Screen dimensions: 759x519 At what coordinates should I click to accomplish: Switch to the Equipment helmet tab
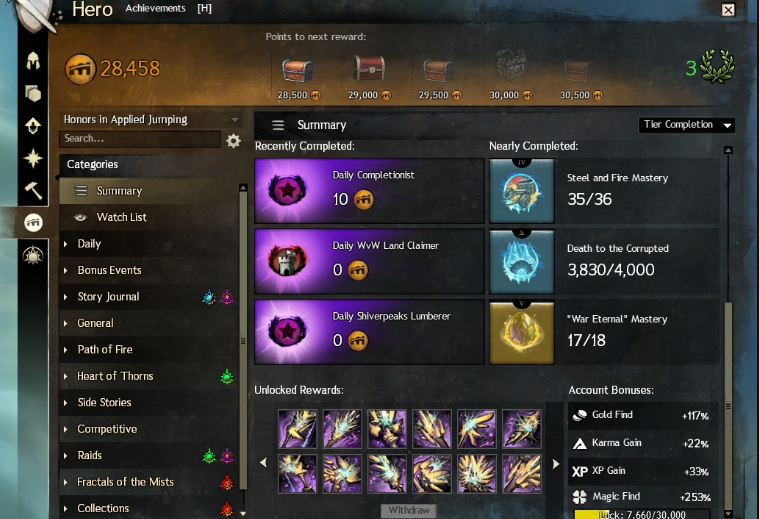click(33, 62)
